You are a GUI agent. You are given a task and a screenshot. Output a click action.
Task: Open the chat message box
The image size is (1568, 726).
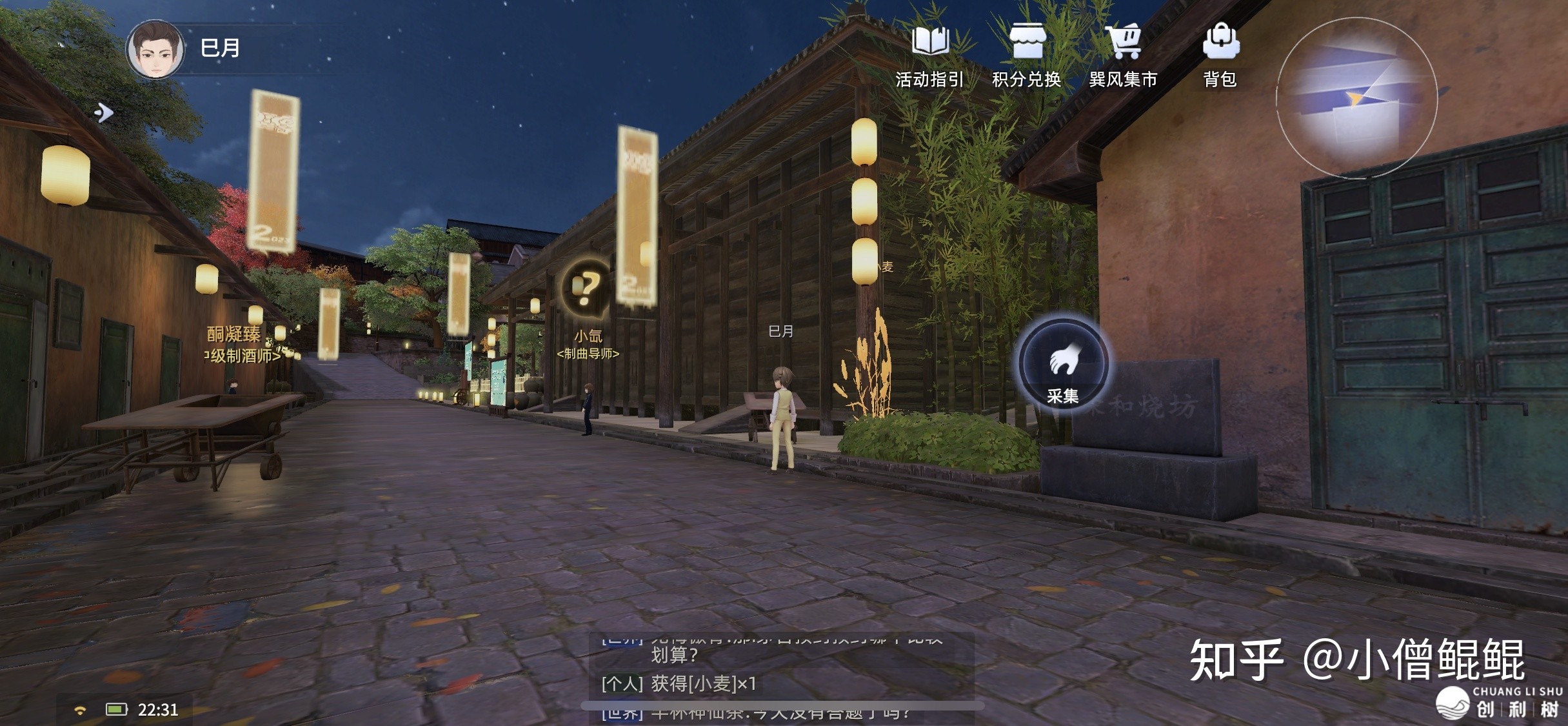(780, 674)
